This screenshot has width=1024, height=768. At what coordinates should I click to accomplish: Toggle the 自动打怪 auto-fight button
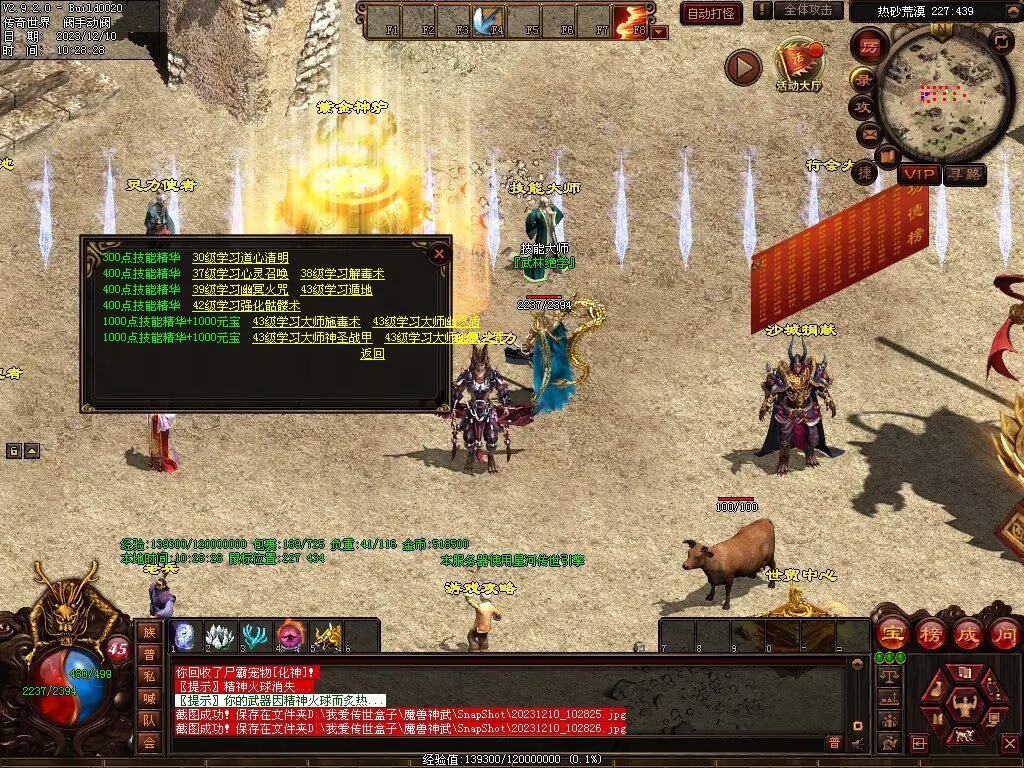[711, 13]
